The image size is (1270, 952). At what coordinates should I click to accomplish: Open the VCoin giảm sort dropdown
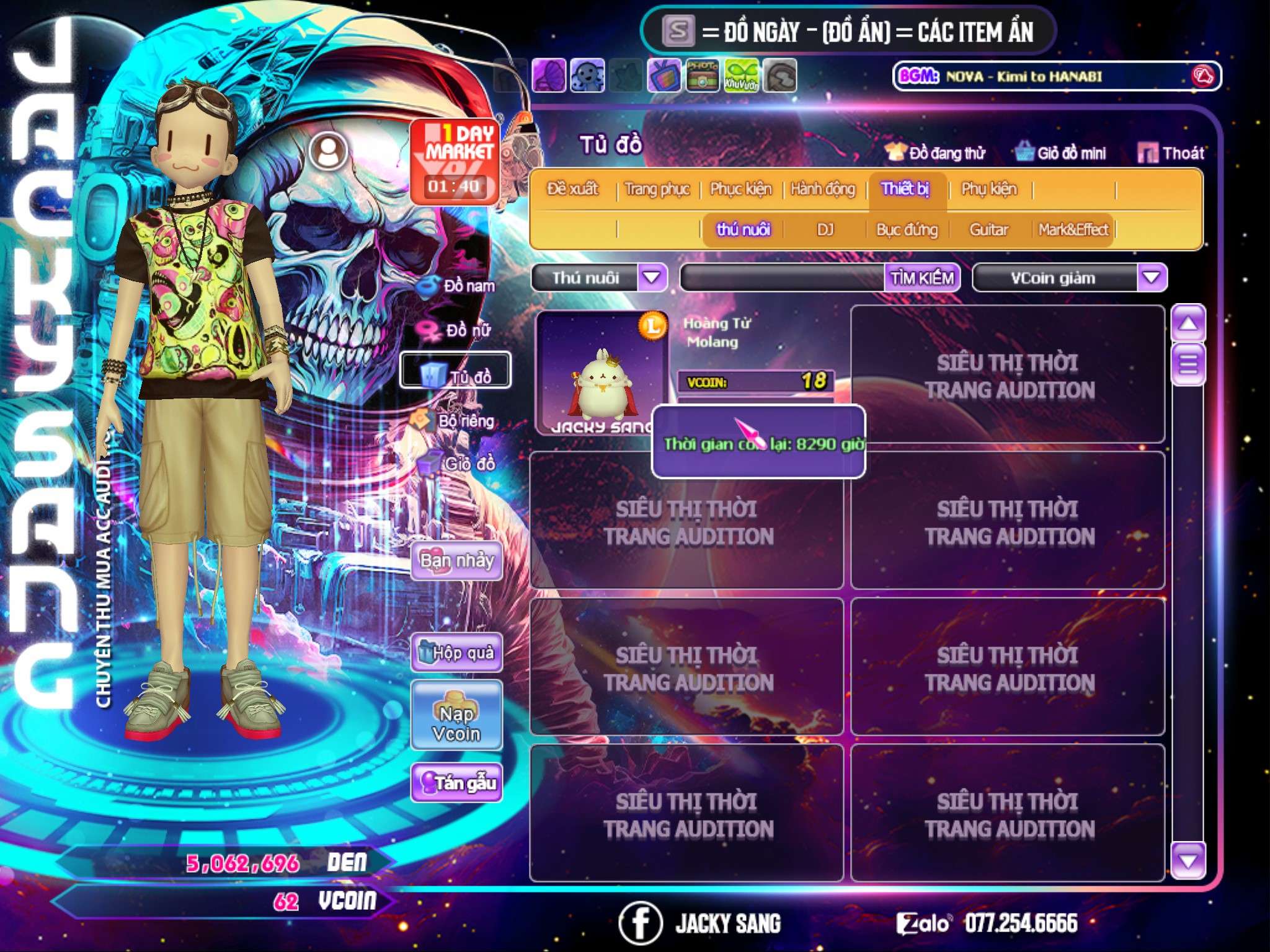1152,277
